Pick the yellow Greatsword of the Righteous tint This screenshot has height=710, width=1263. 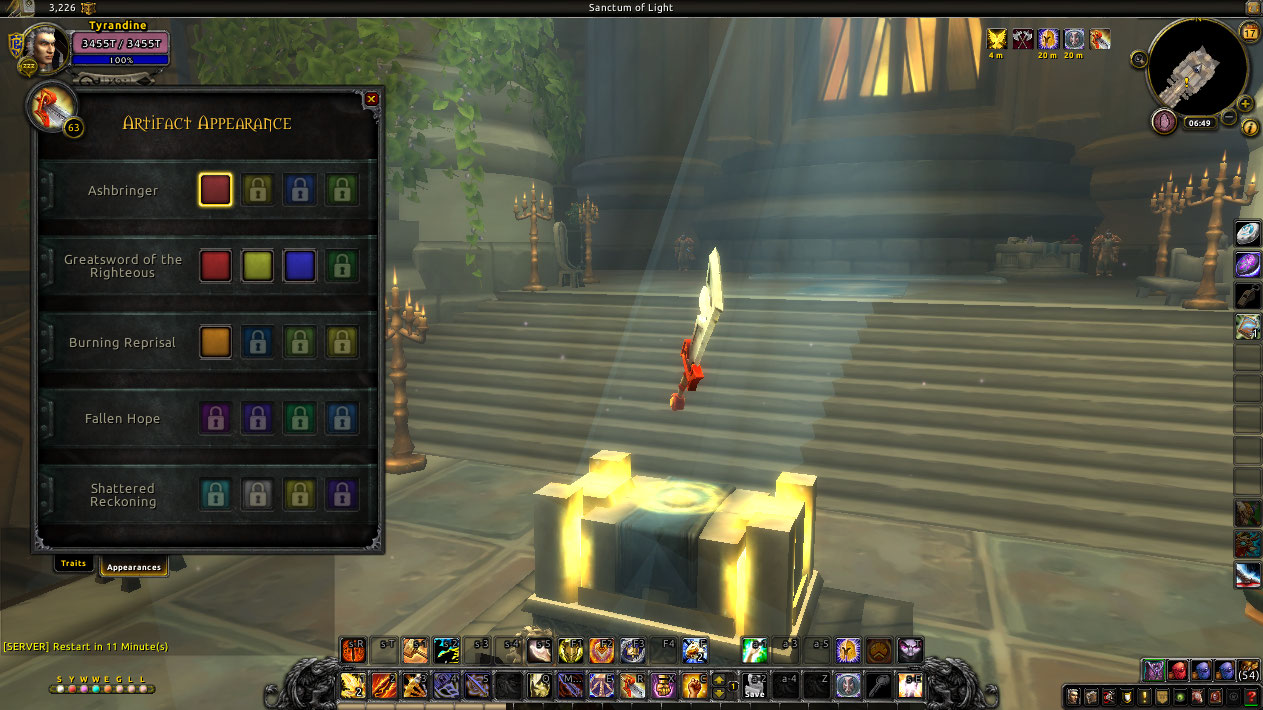point(258,266)
